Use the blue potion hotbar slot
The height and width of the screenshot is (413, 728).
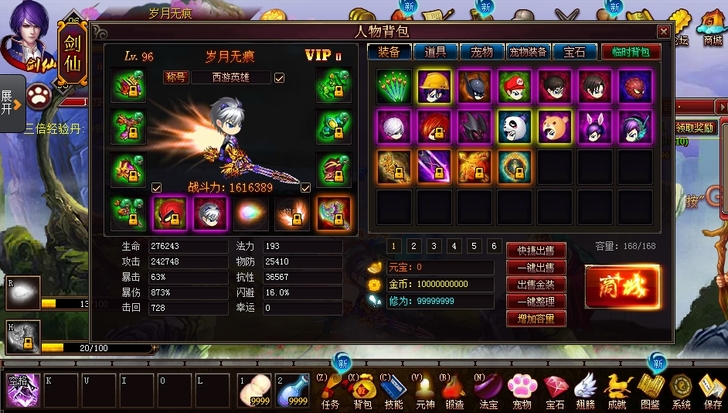pos(293,389)
